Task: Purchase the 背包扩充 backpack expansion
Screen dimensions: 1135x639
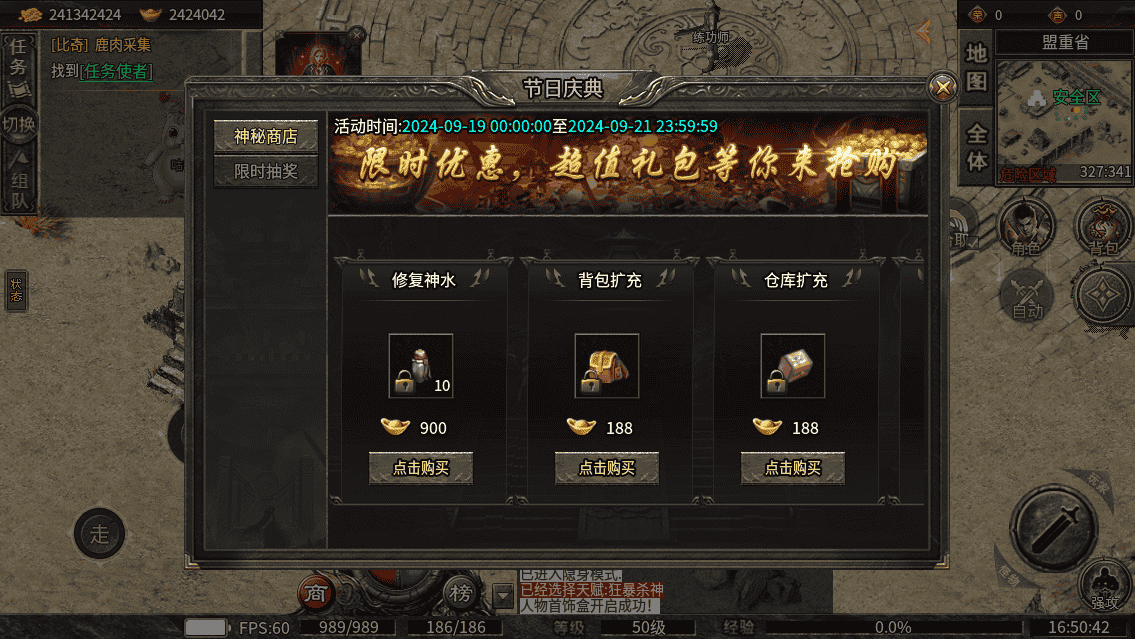Action: 606,468
